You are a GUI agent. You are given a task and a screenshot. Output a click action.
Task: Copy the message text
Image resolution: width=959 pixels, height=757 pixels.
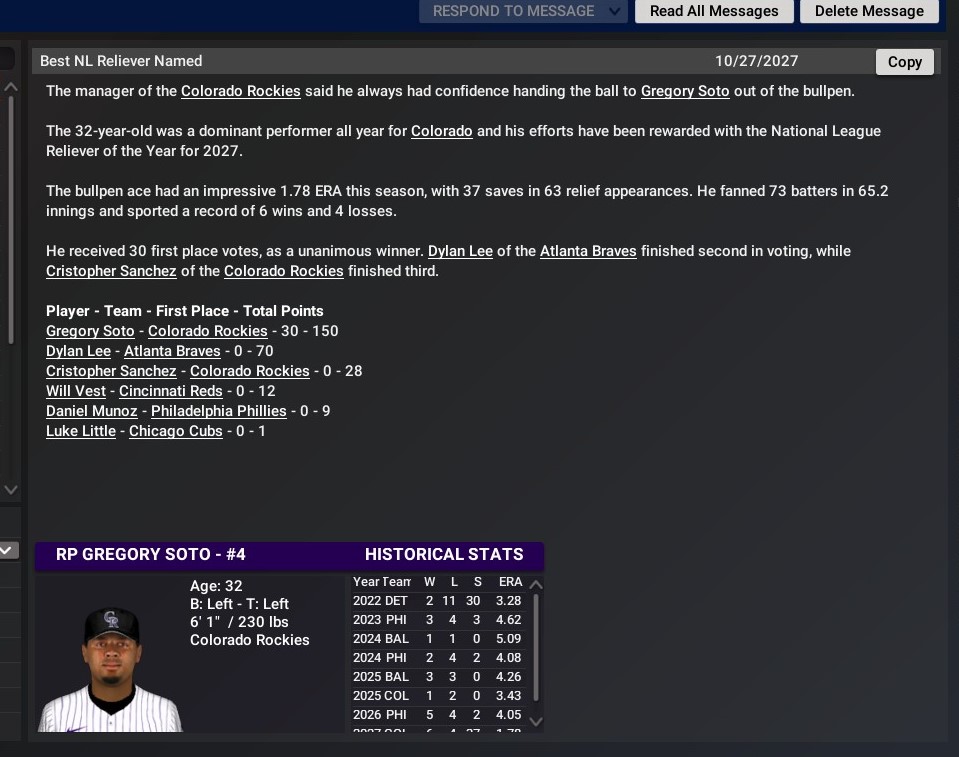pos(904,62)
